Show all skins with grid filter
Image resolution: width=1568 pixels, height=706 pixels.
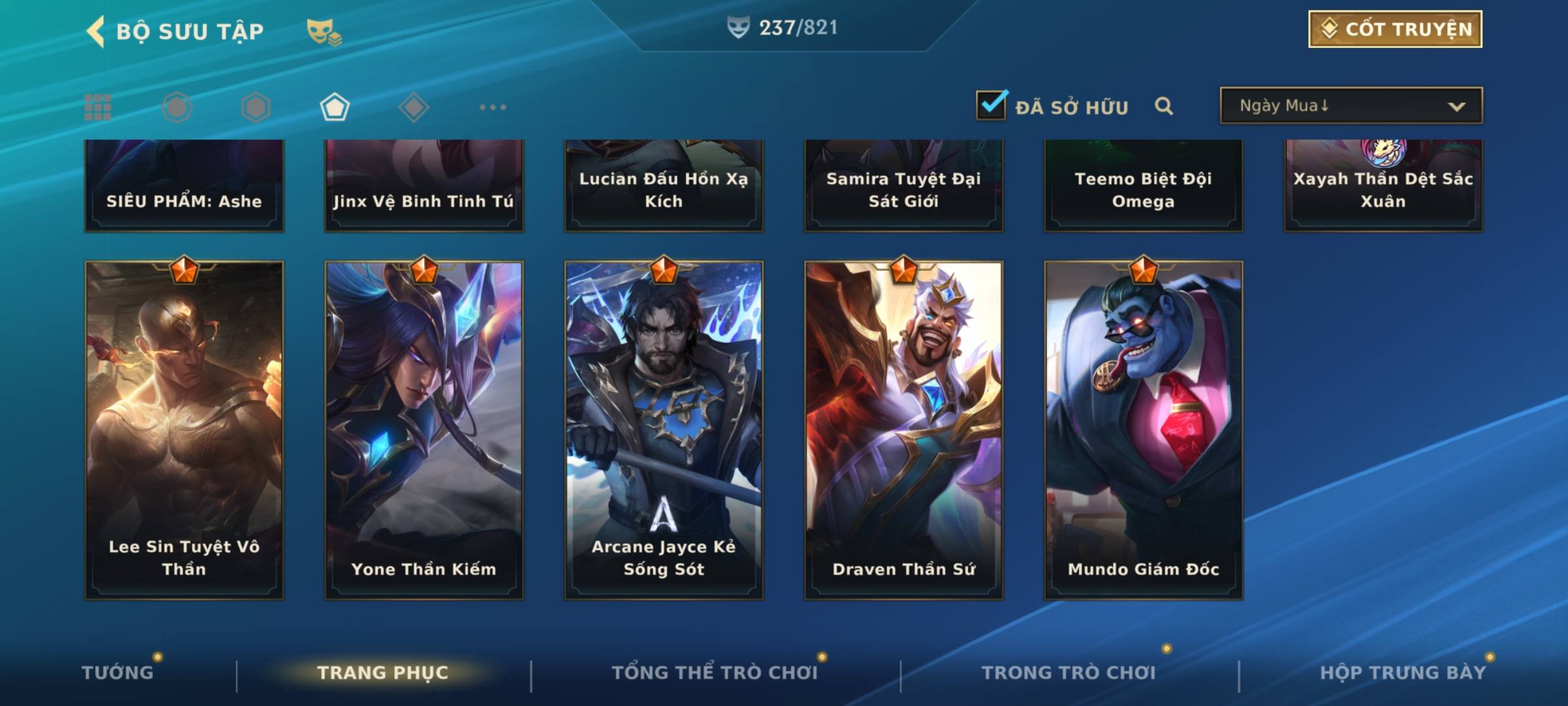98,107
